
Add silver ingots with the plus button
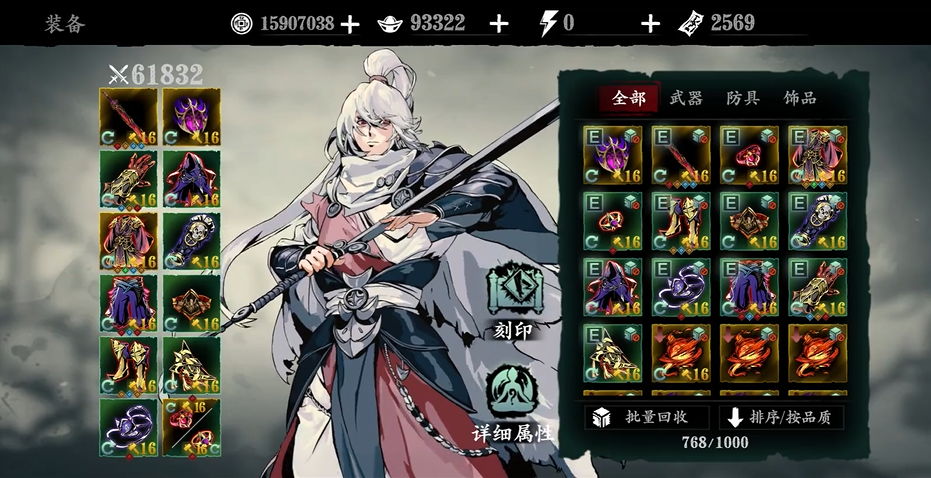[499, 24]
